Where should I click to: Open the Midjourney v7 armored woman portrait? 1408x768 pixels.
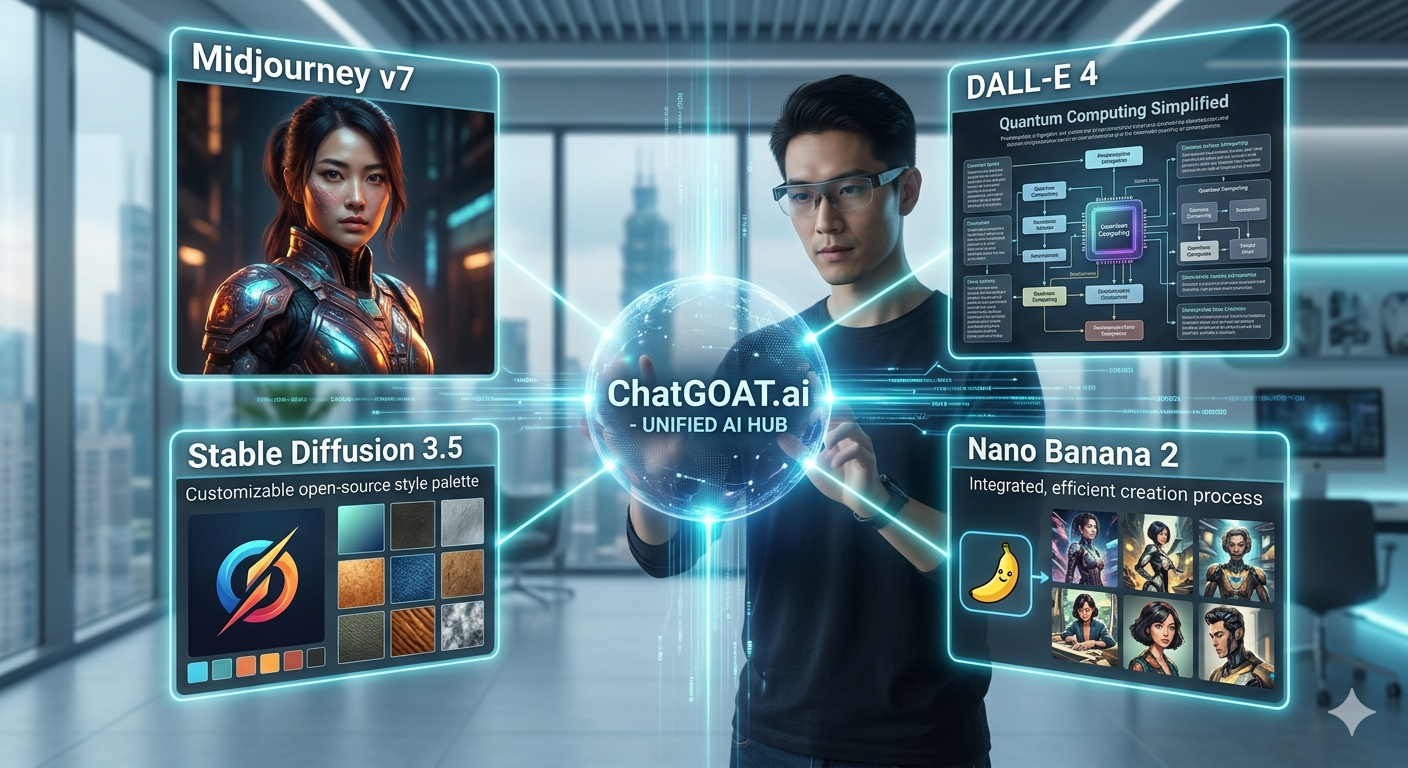pyautogui.click(x=336, y=228)
